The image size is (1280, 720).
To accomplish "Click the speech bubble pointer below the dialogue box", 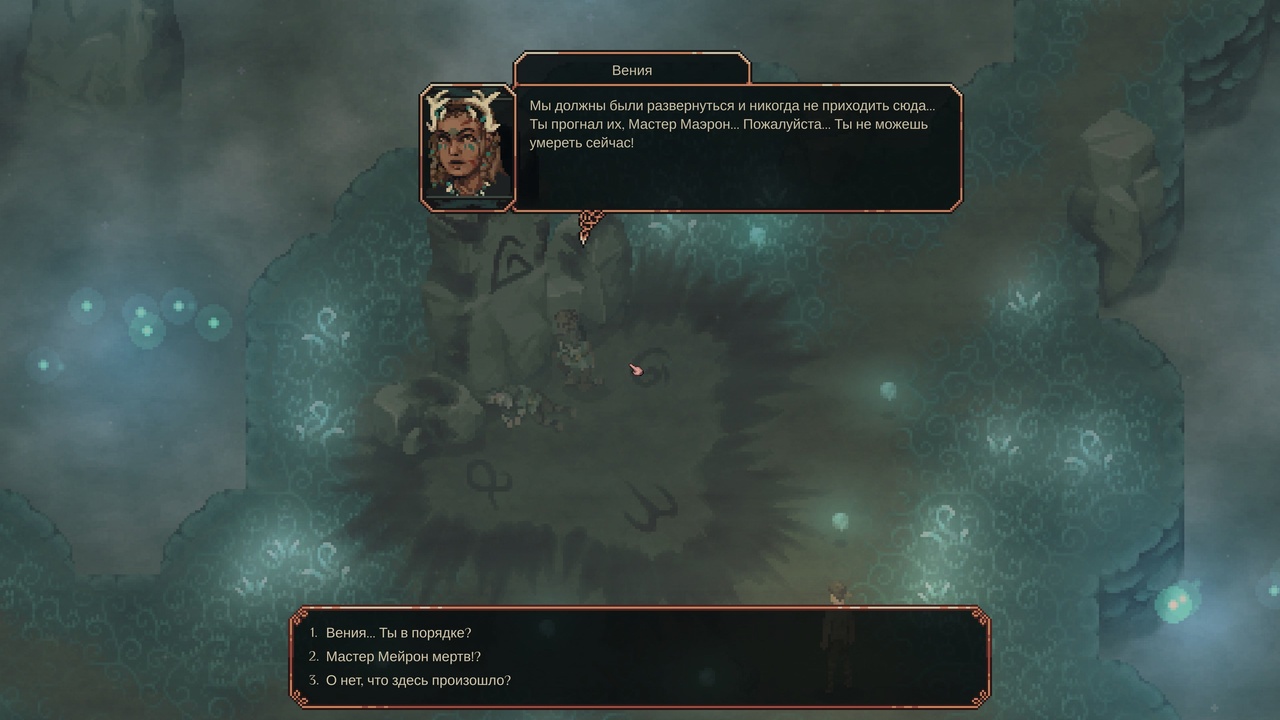I will pos(589,222).
